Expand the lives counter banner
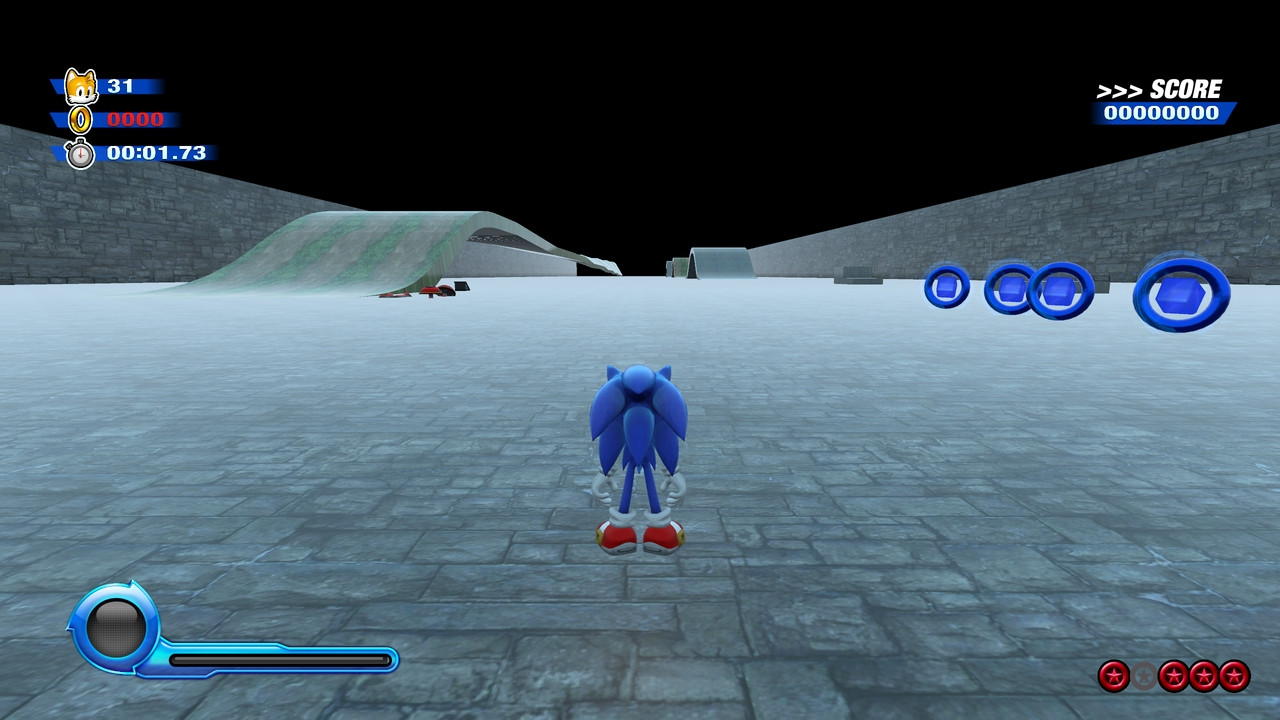The image size is (1280, 720). [120, 86]
